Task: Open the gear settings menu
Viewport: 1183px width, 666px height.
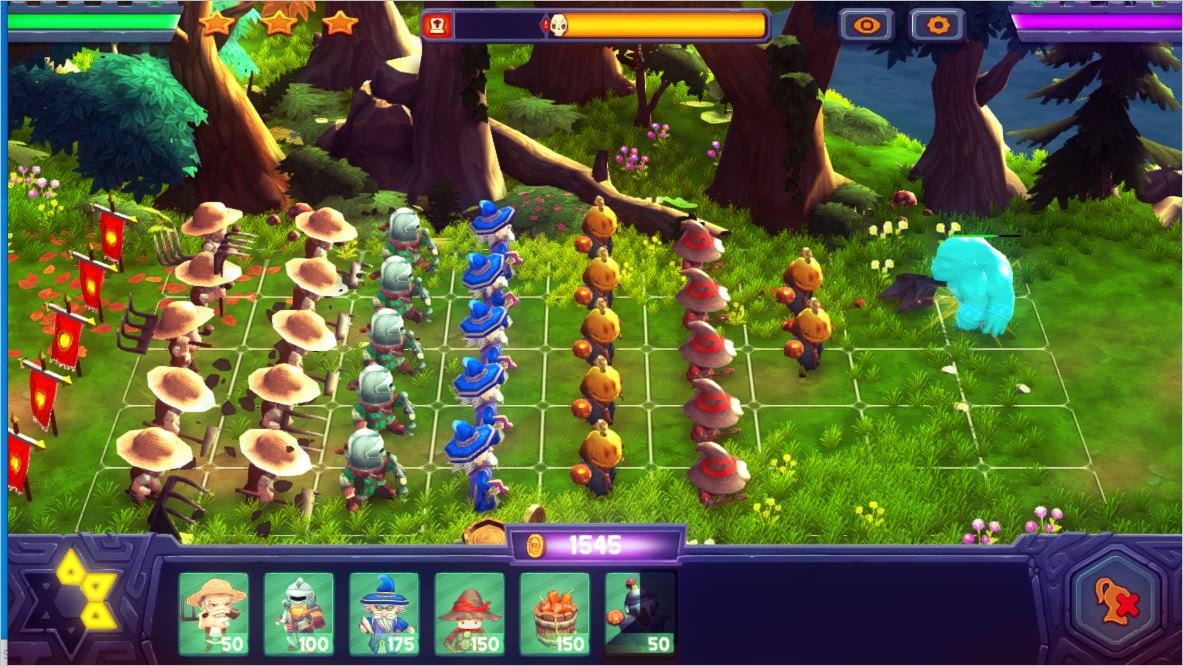Action: point(937,25)
